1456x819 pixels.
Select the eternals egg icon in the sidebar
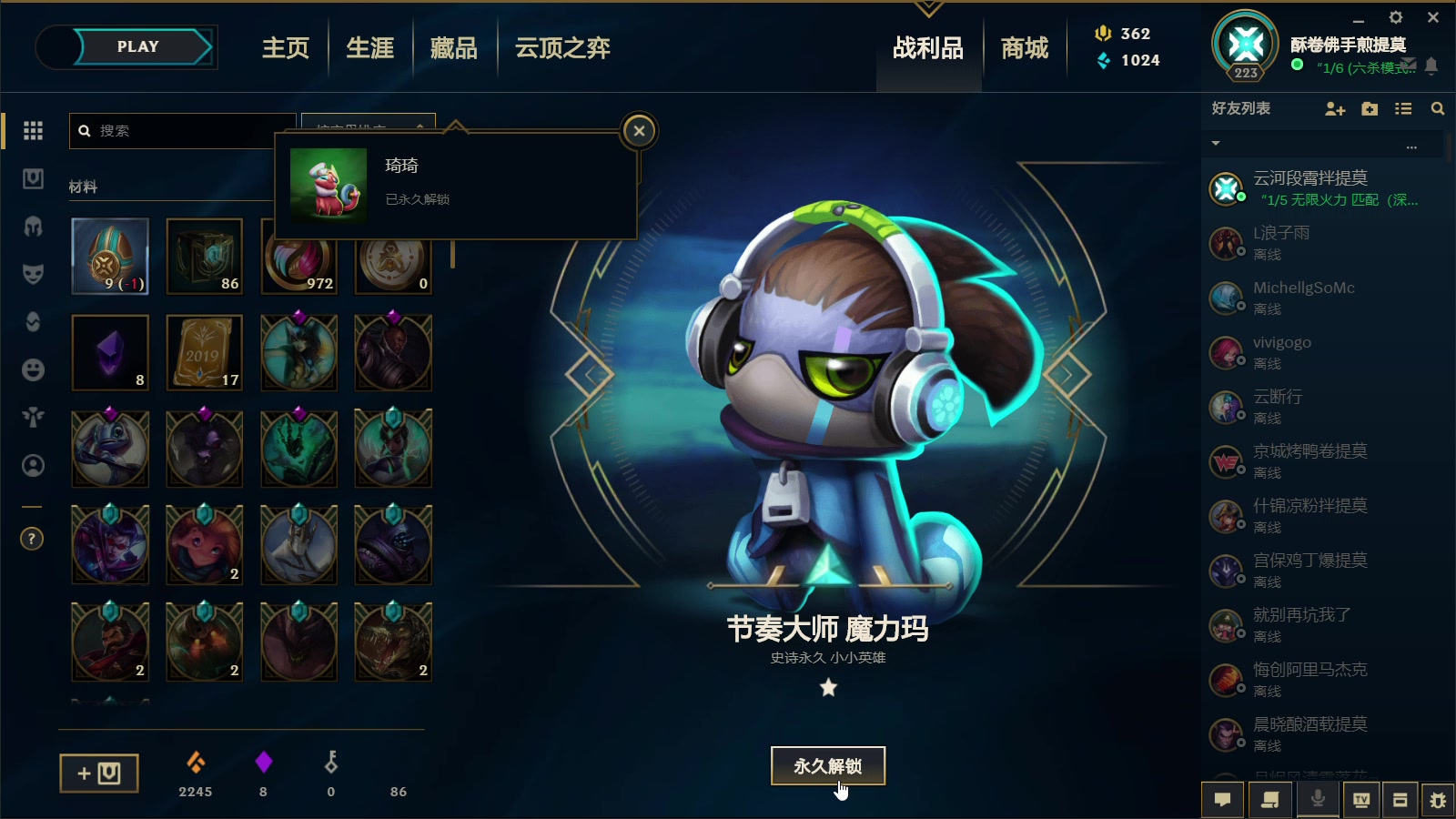(x=33, y=320)
